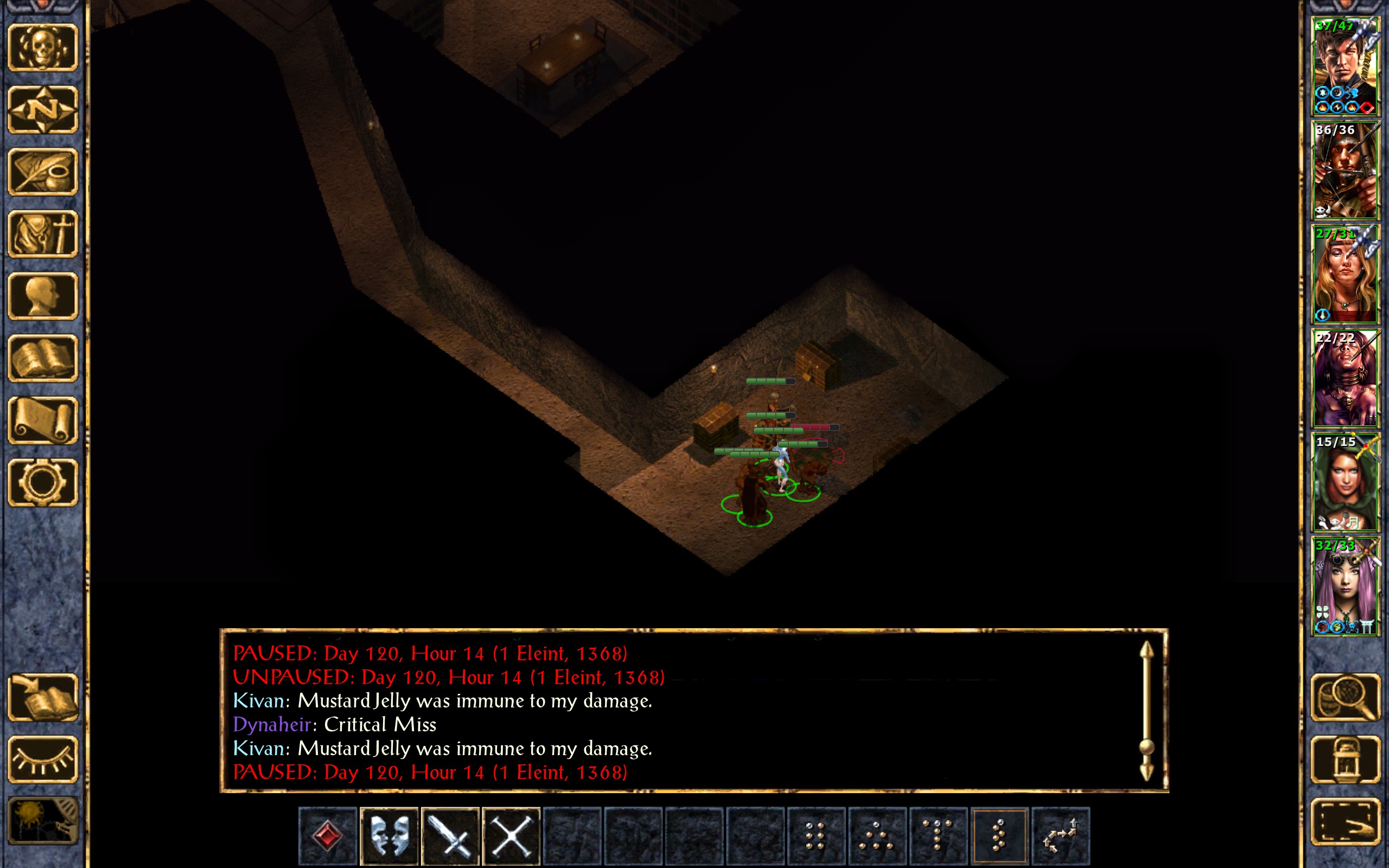Open the priest scroll button
1389x868 pixels.
tap(43, 420)
